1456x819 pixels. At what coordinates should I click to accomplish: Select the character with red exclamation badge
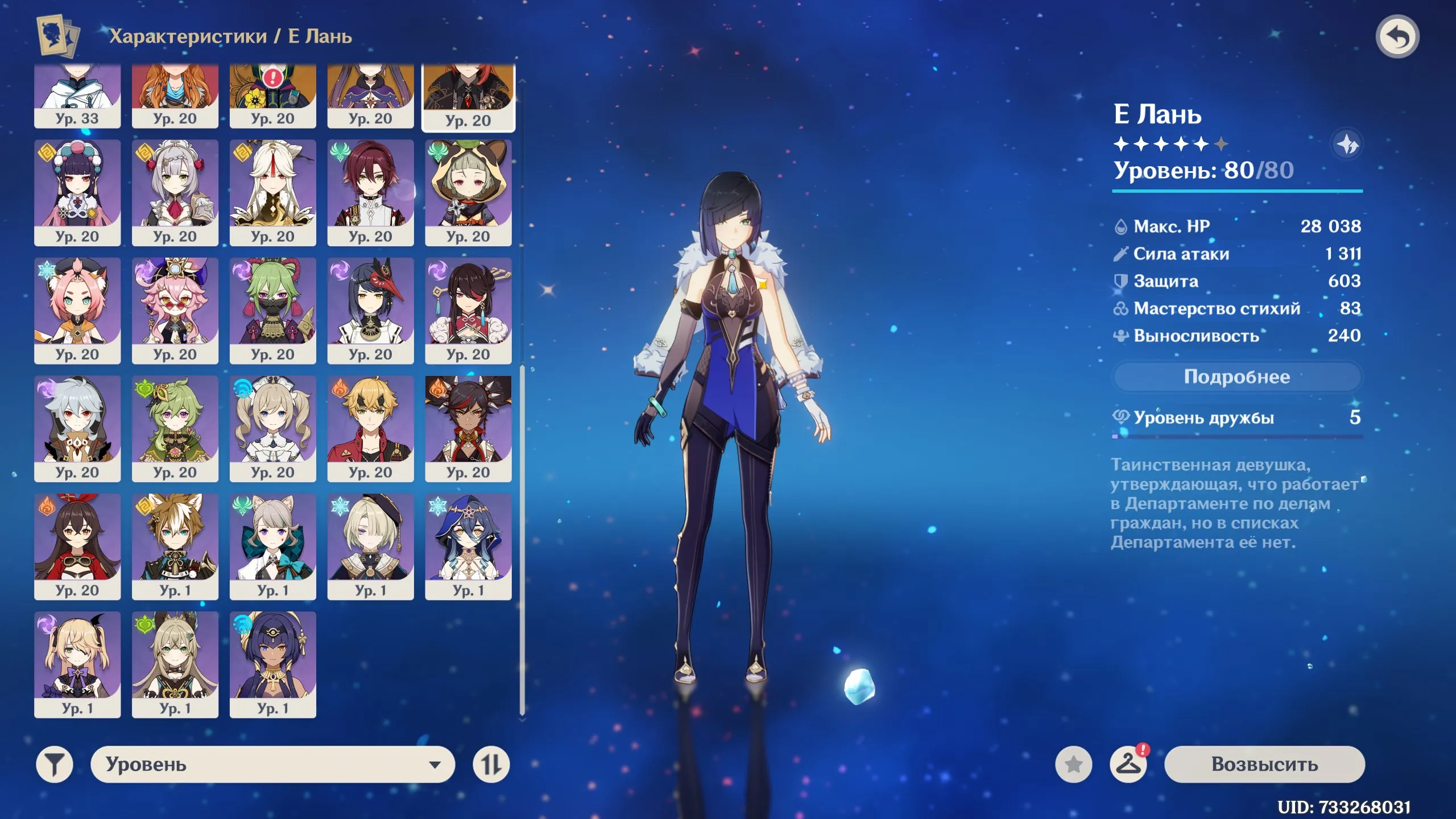pos(273,91)
